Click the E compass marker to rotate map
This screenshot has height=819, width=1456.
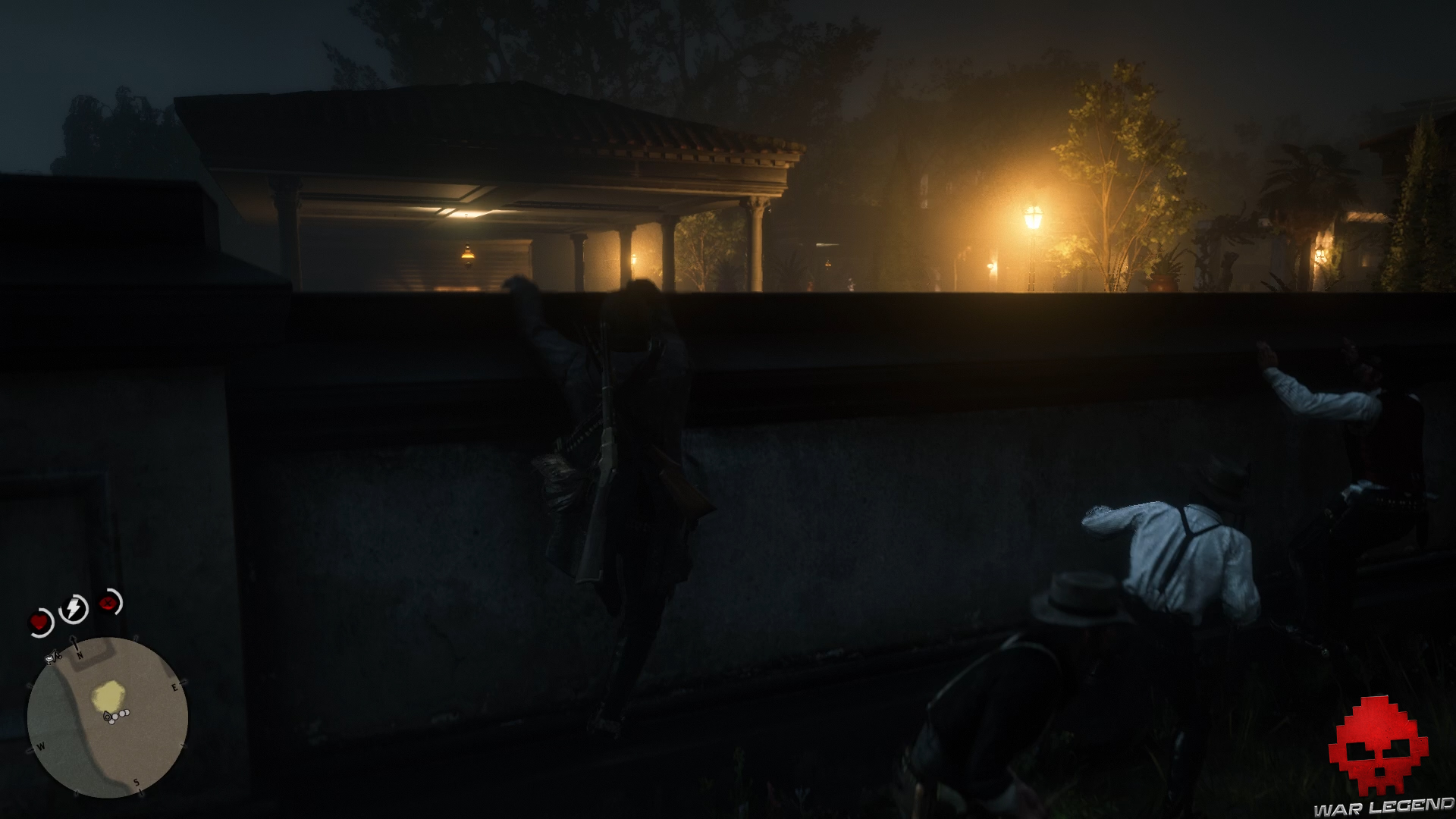174,687
